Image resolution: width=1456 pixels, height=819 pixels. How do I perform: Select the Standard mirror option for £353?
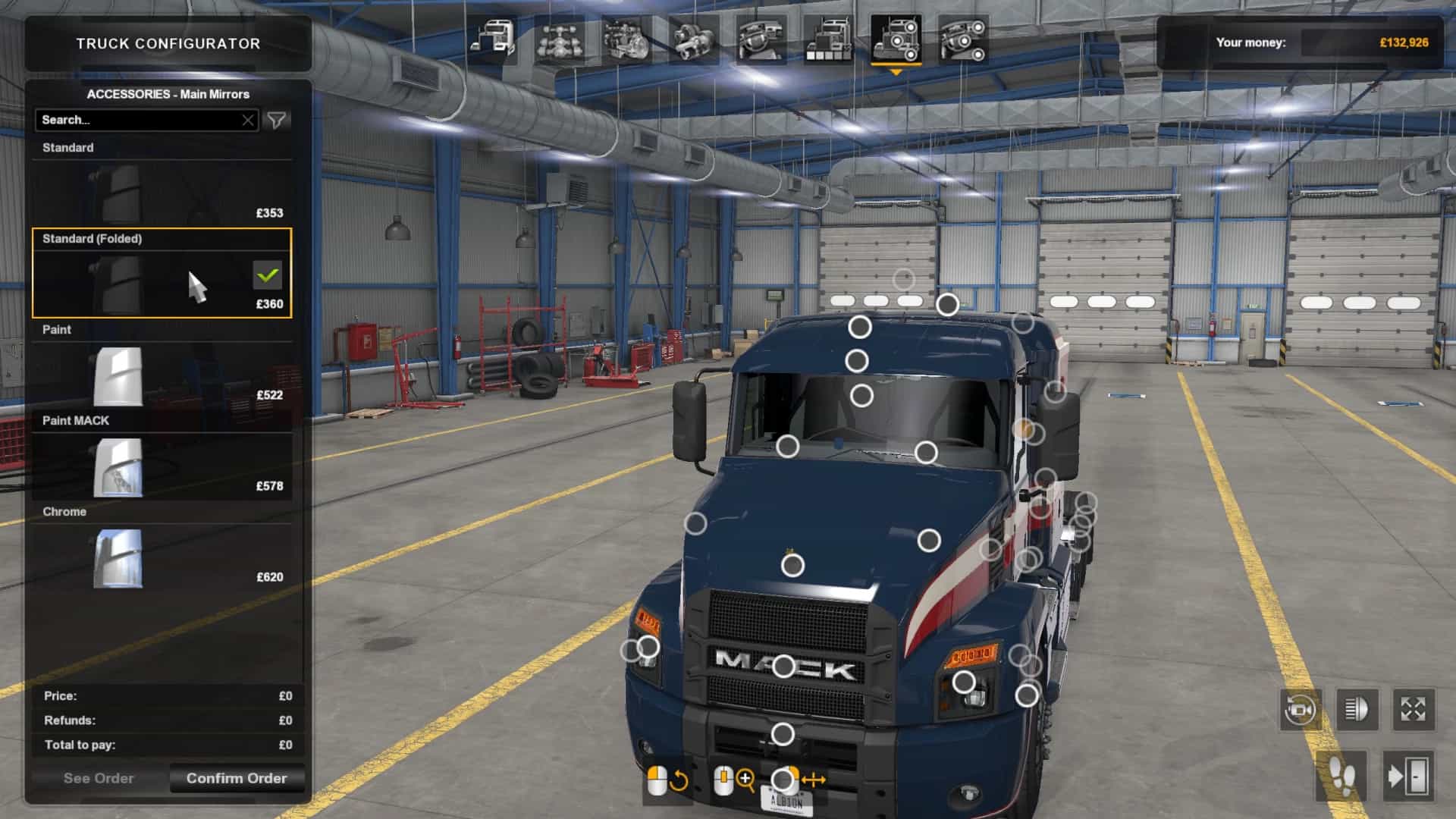point(162,191)
